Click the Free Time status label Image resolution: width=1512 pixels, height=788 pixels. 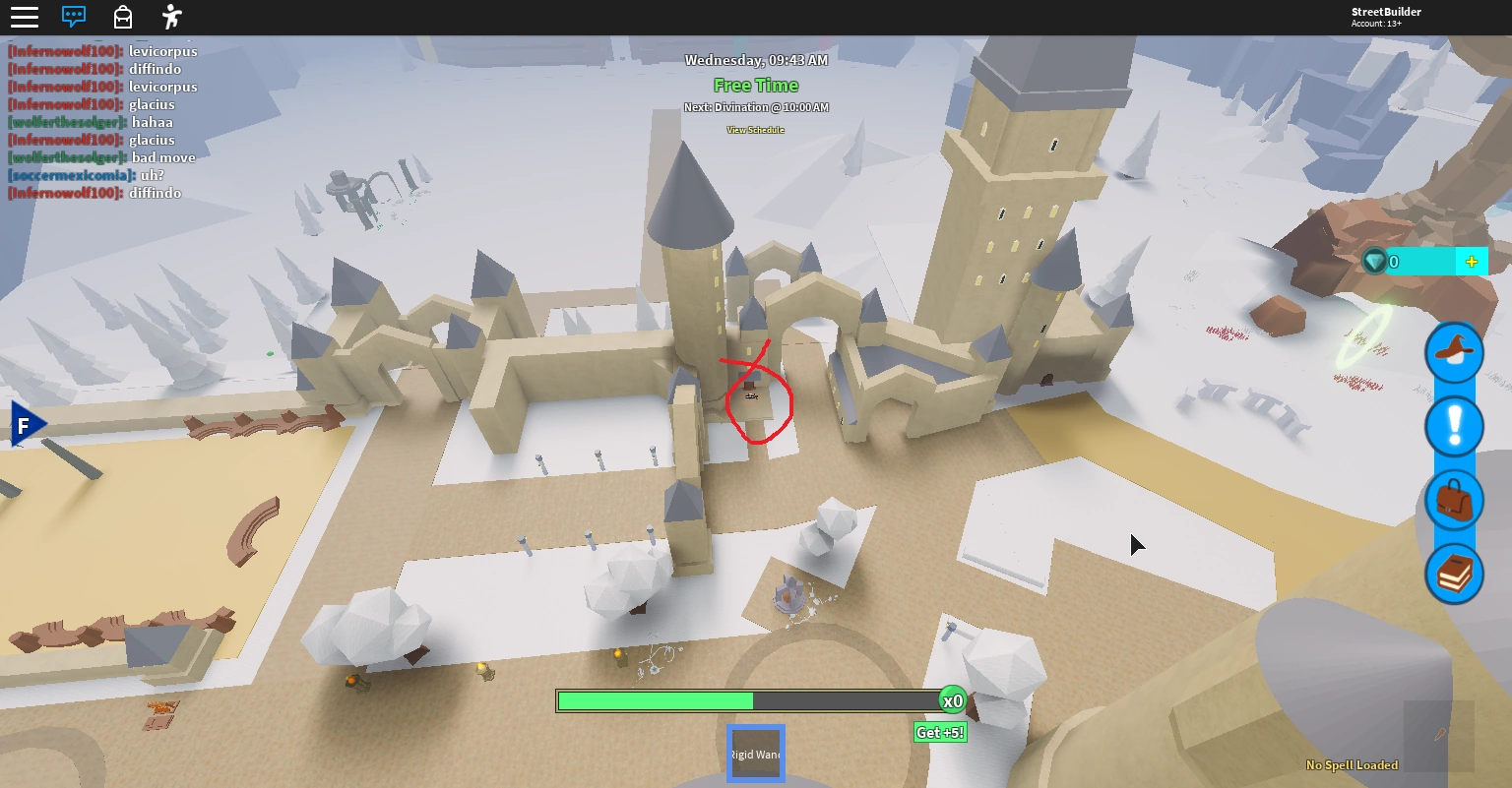click(x=756, y=85)
